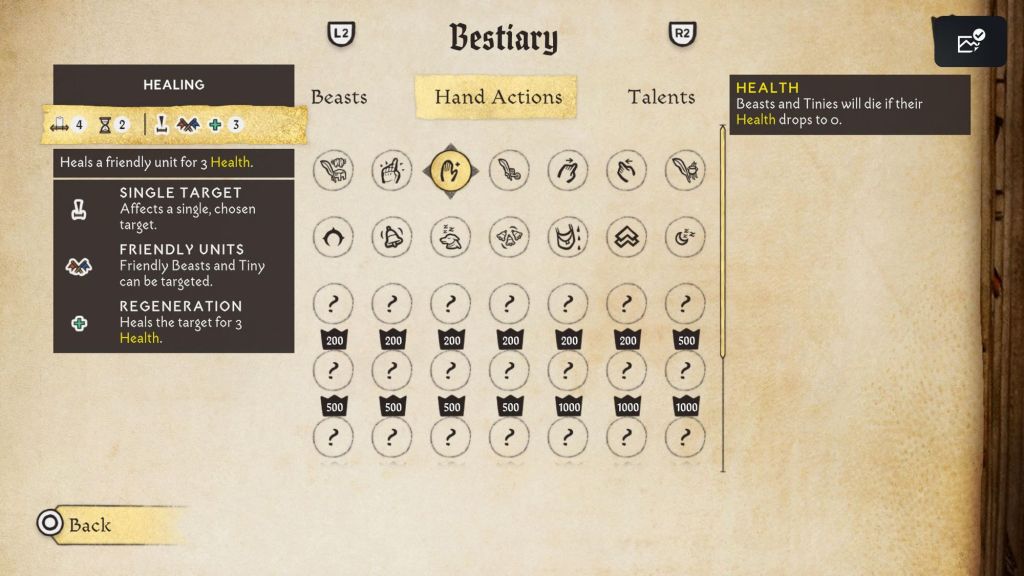Choose the dripping pouch action icon
This screenshot has height=576, width=1024.
568,237
